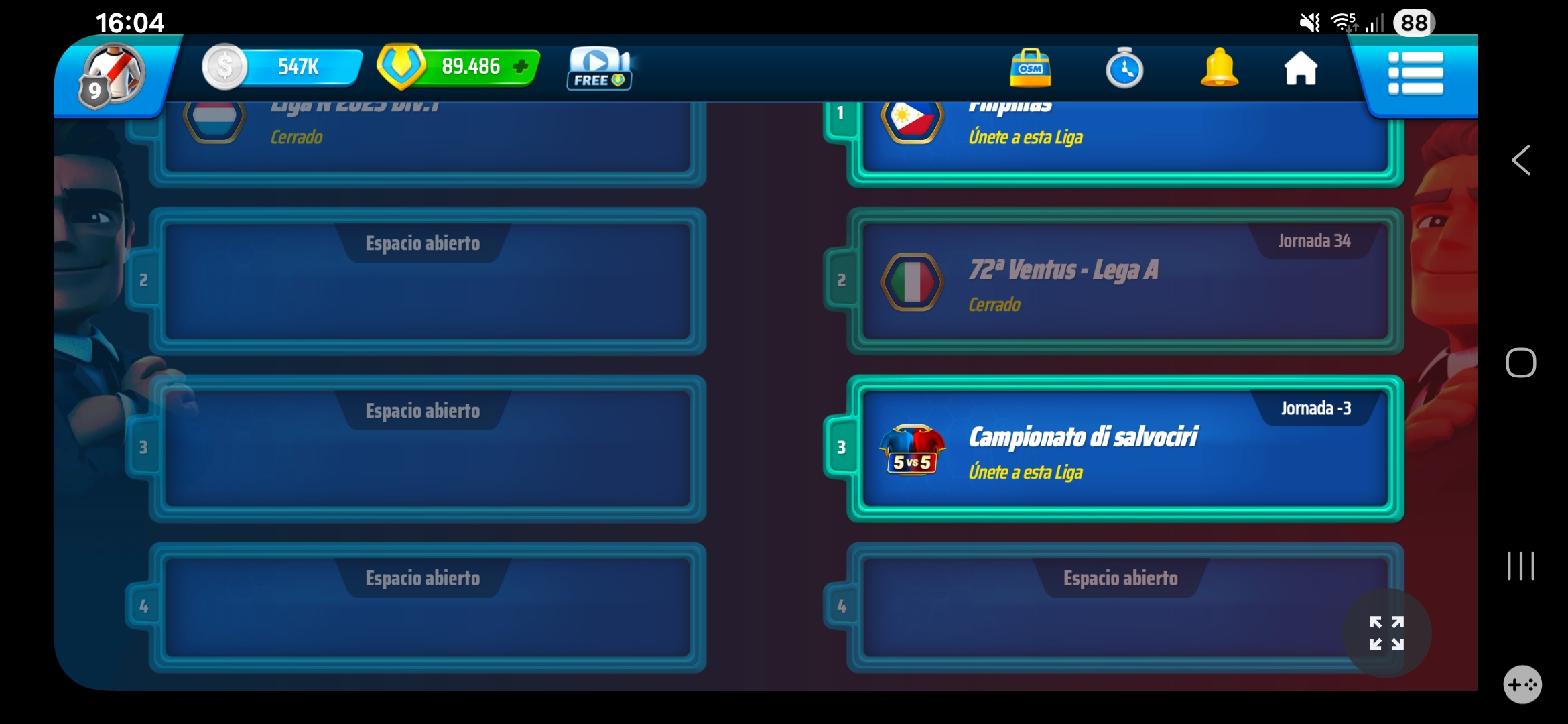Open the OSM shop bag
Image resolution: width=1568 pixels, height=724 pixels.
click(1031, 69)
